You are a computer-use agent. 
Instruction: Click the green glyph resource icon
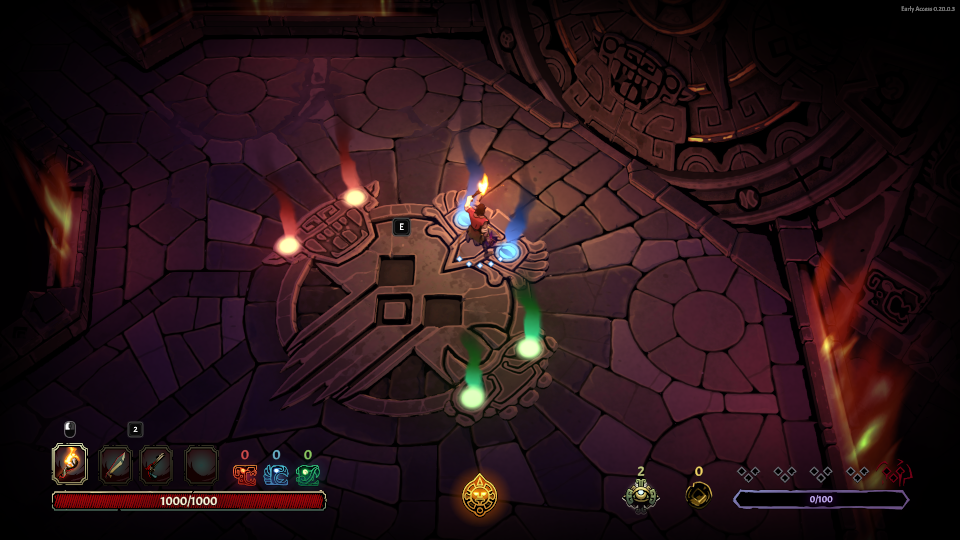pos(307,475)
